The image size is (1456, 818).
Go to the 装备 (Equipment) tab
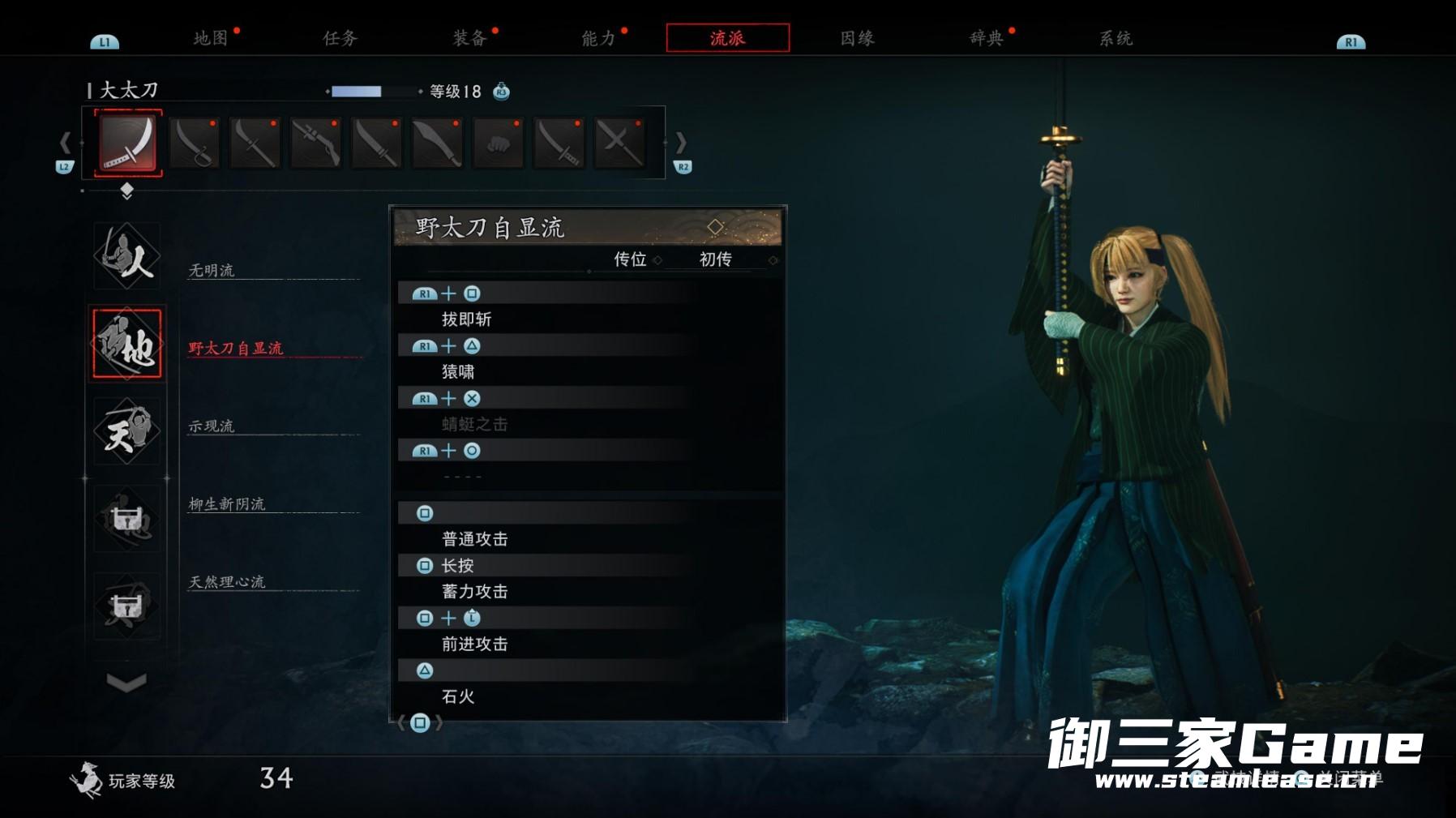click(469, 38)
